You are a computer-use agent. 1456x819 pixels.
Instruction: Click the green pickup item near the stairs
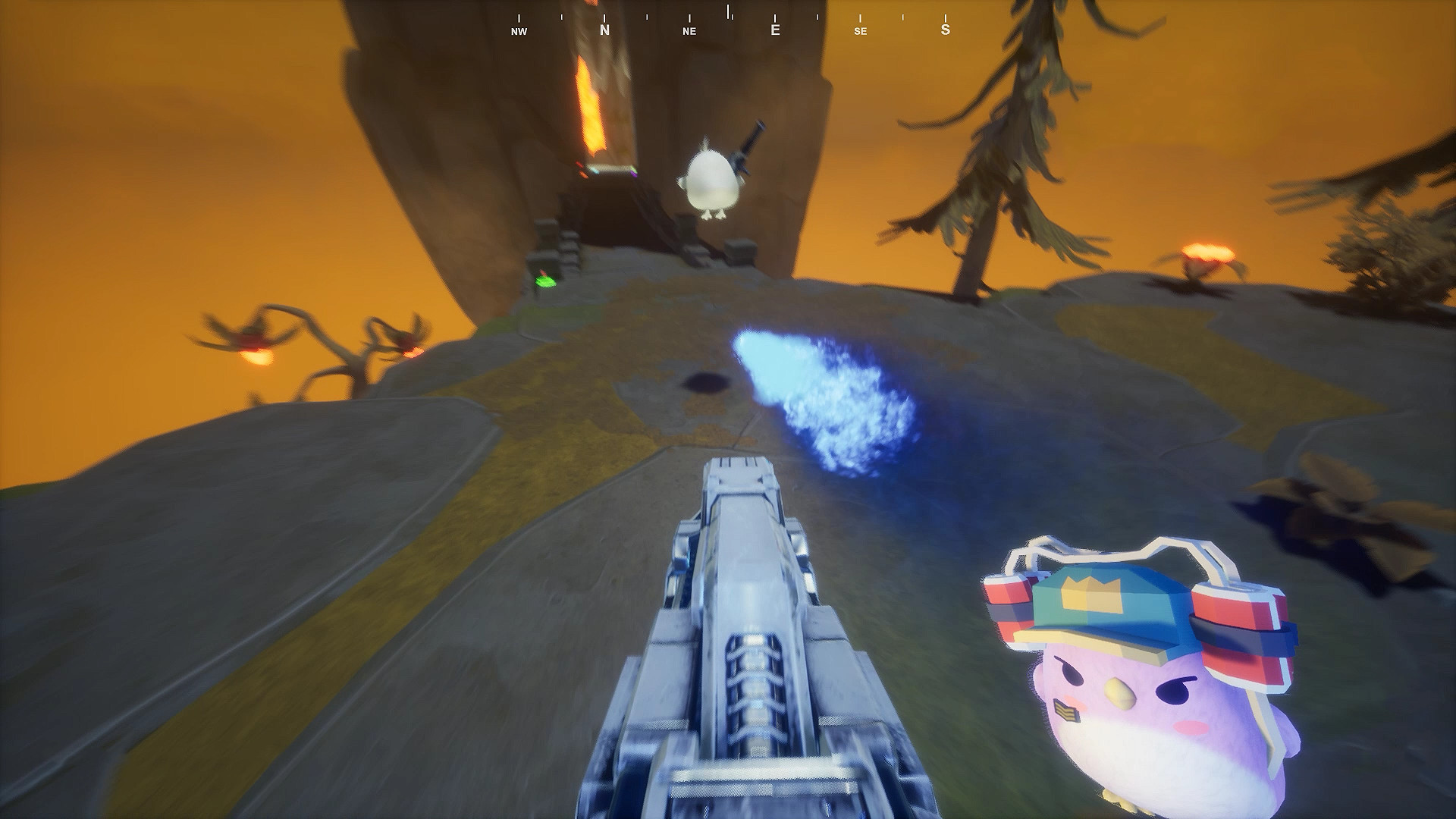coord(545,281)
